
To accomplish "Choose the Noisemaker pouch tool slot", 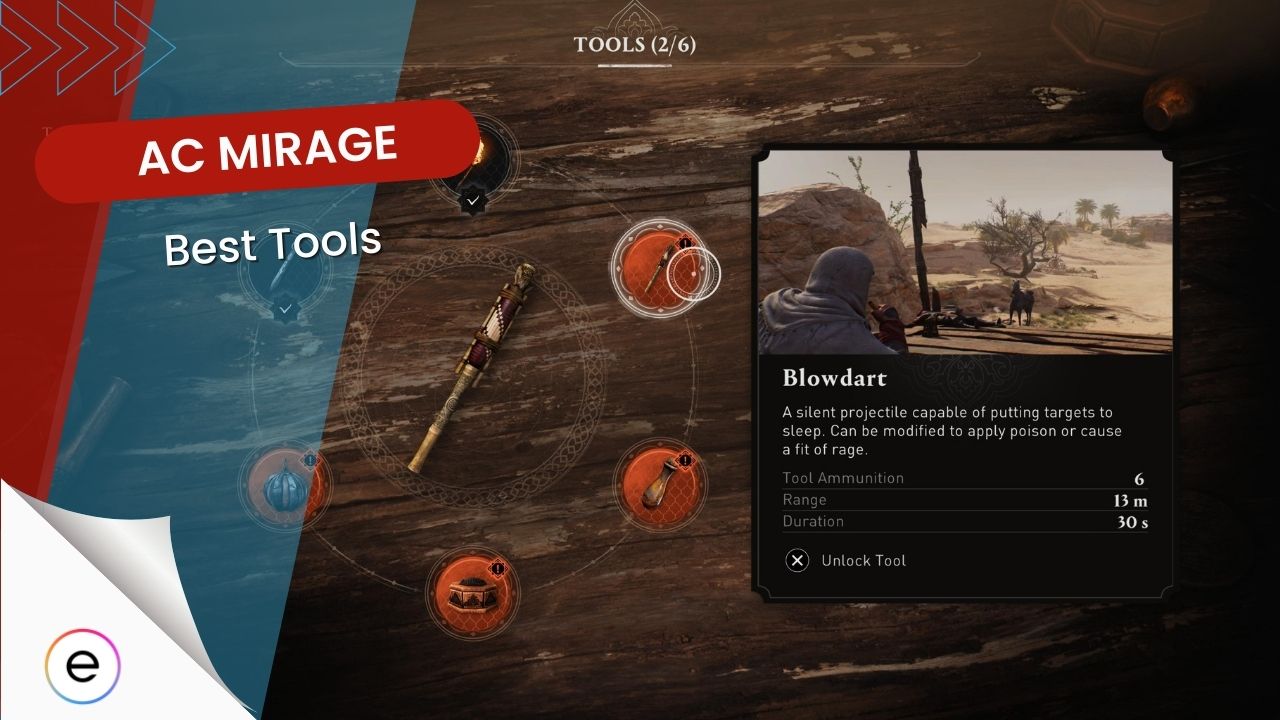I will pos(659,485).
